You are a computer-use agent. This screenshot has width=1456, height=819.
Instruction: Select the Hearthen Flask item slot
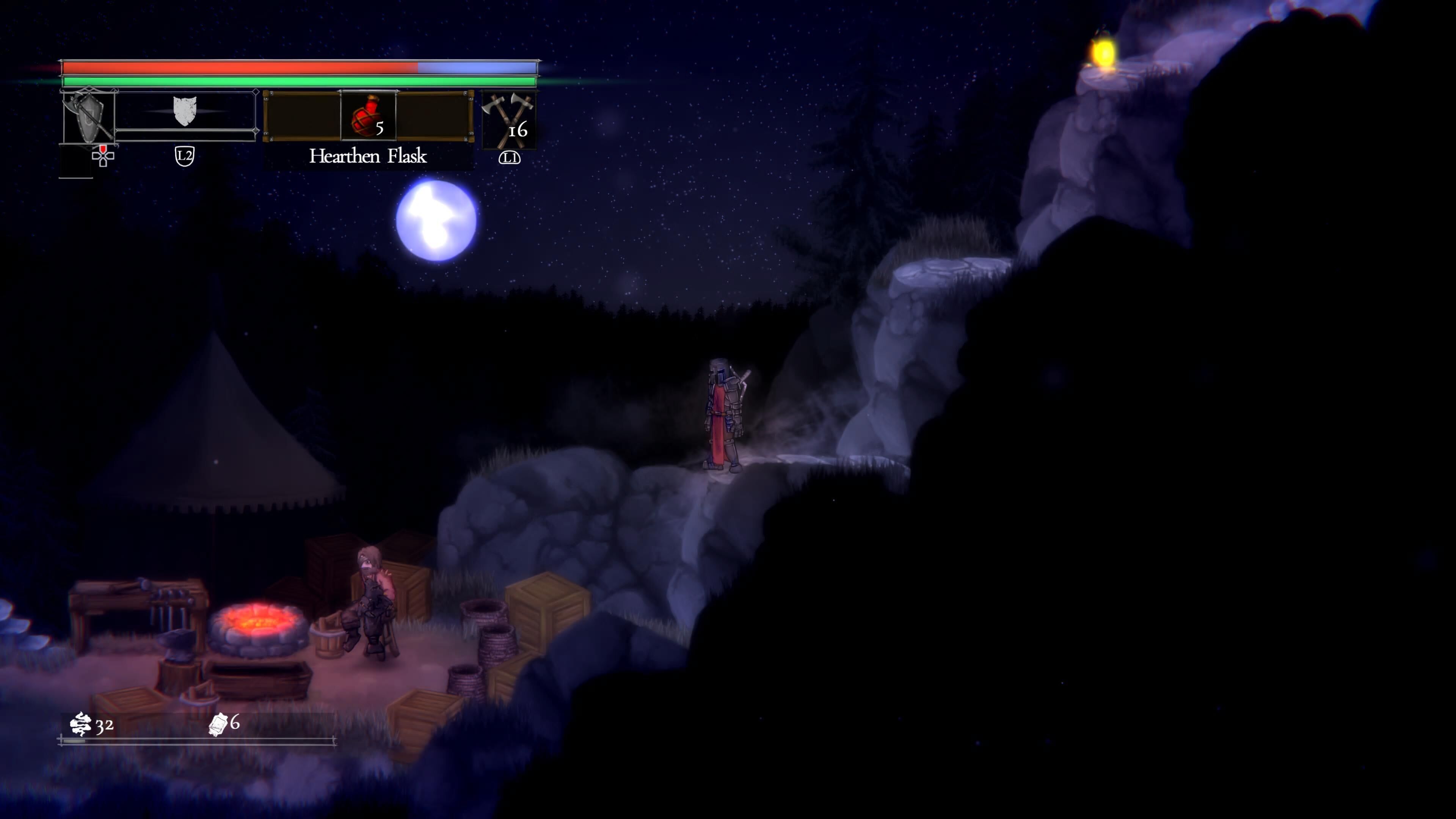pos(368,116)
